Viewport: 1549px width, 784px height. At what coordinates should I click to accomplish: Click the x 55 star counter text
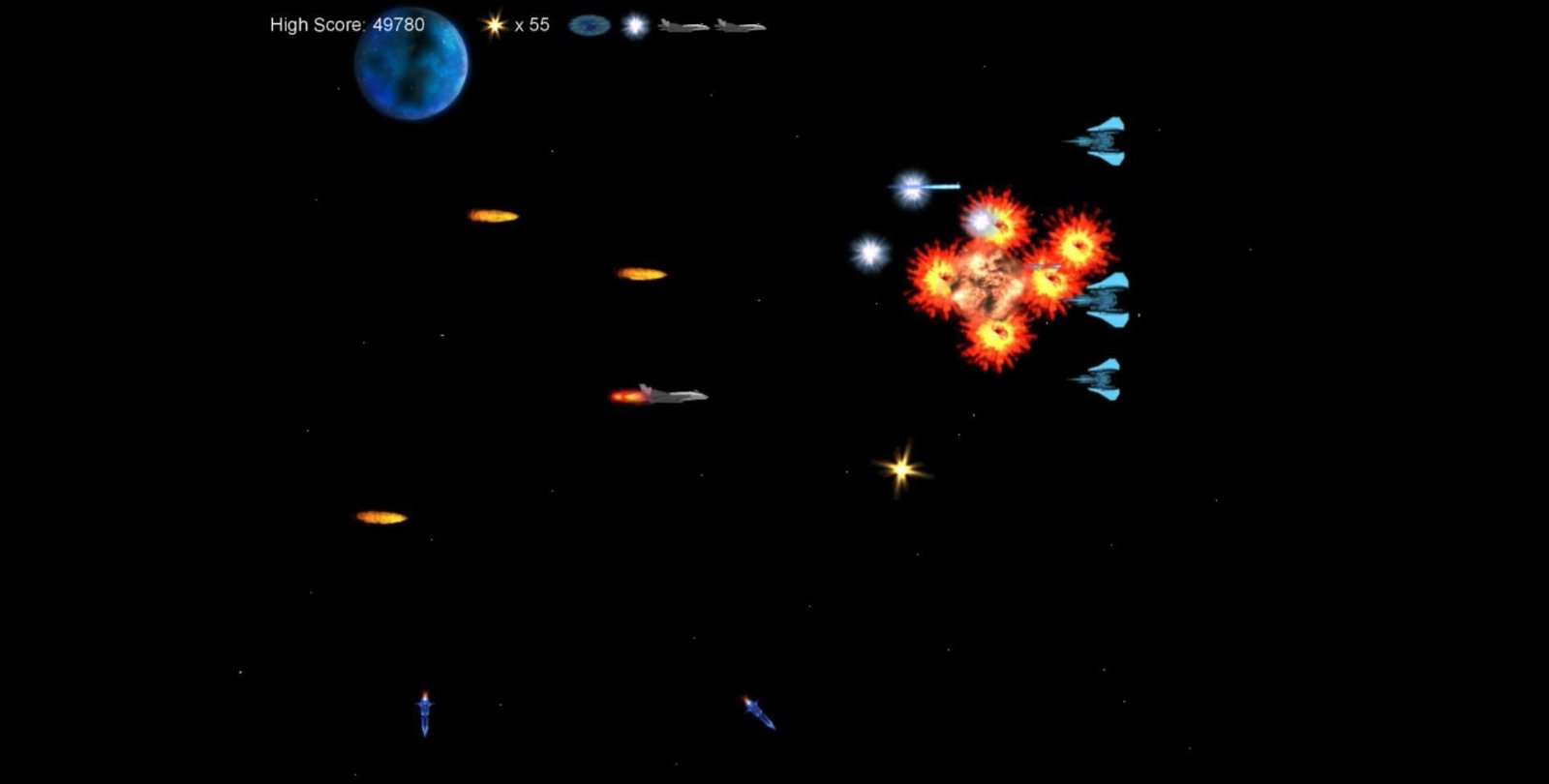(532, 26)
